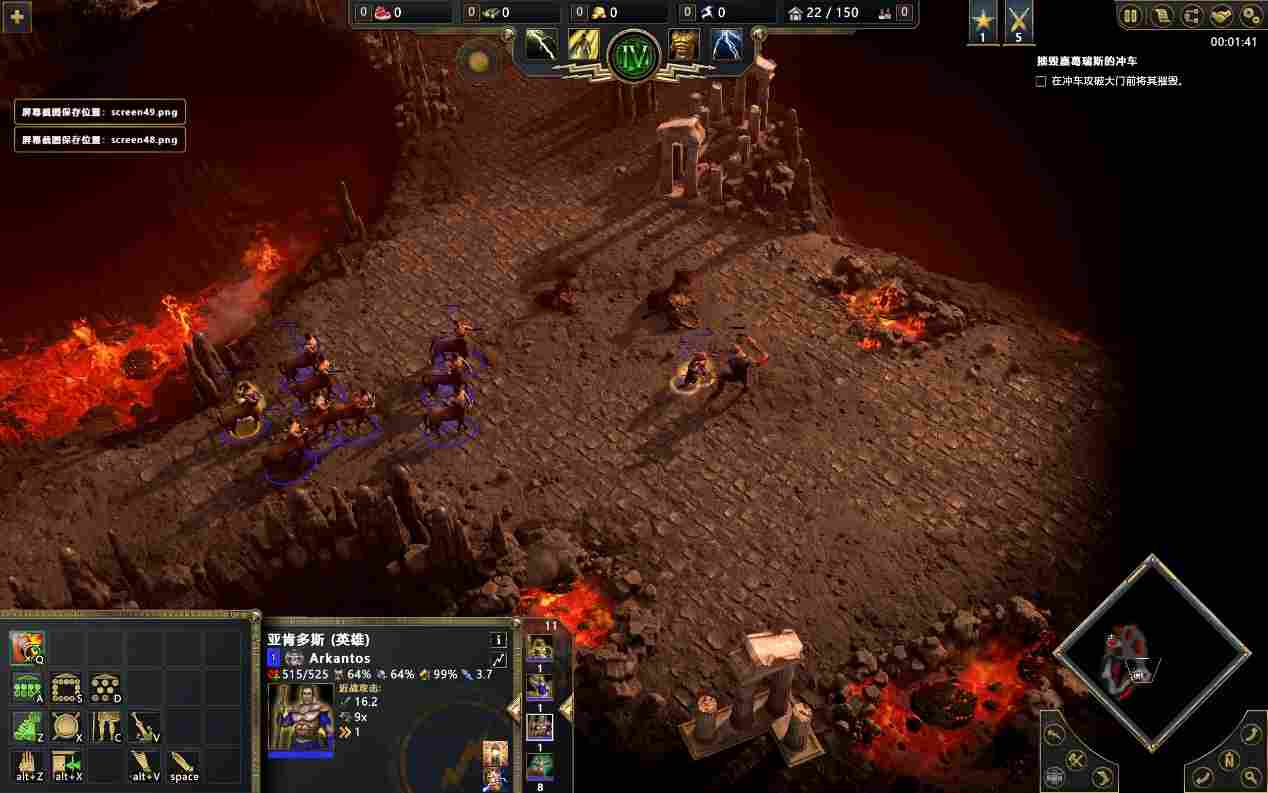Image resolution: width=1268 pixels, height=793 pixels.
Task: Pause the game with the pause button
Action: (x=1131, y=16)
